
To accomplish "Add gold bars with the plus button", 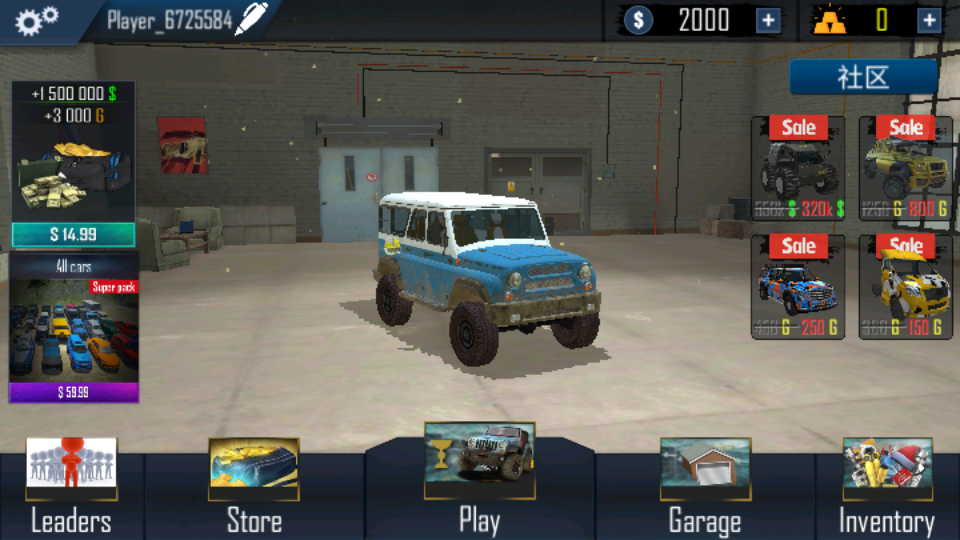I will [929, 20].
